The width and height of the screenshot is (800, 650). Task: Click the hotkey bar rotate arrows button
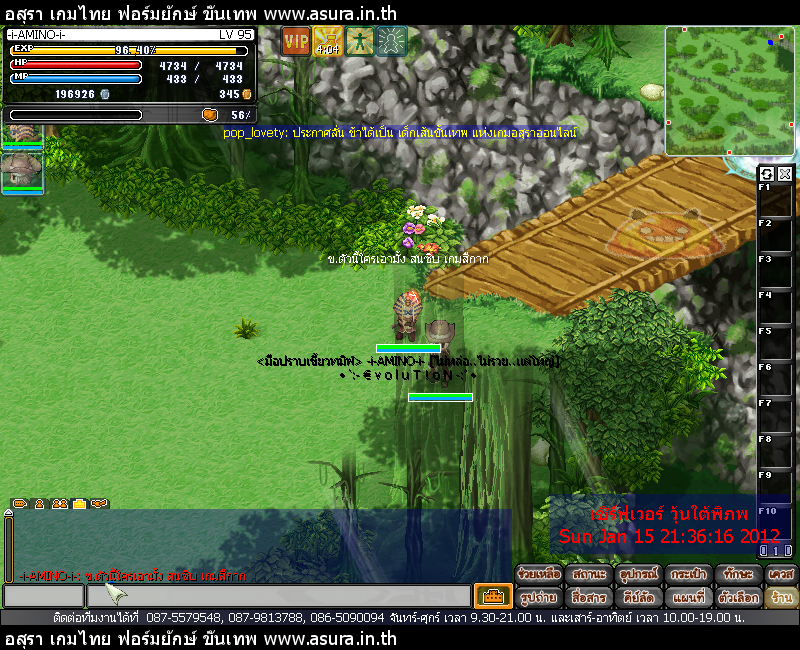767,174
